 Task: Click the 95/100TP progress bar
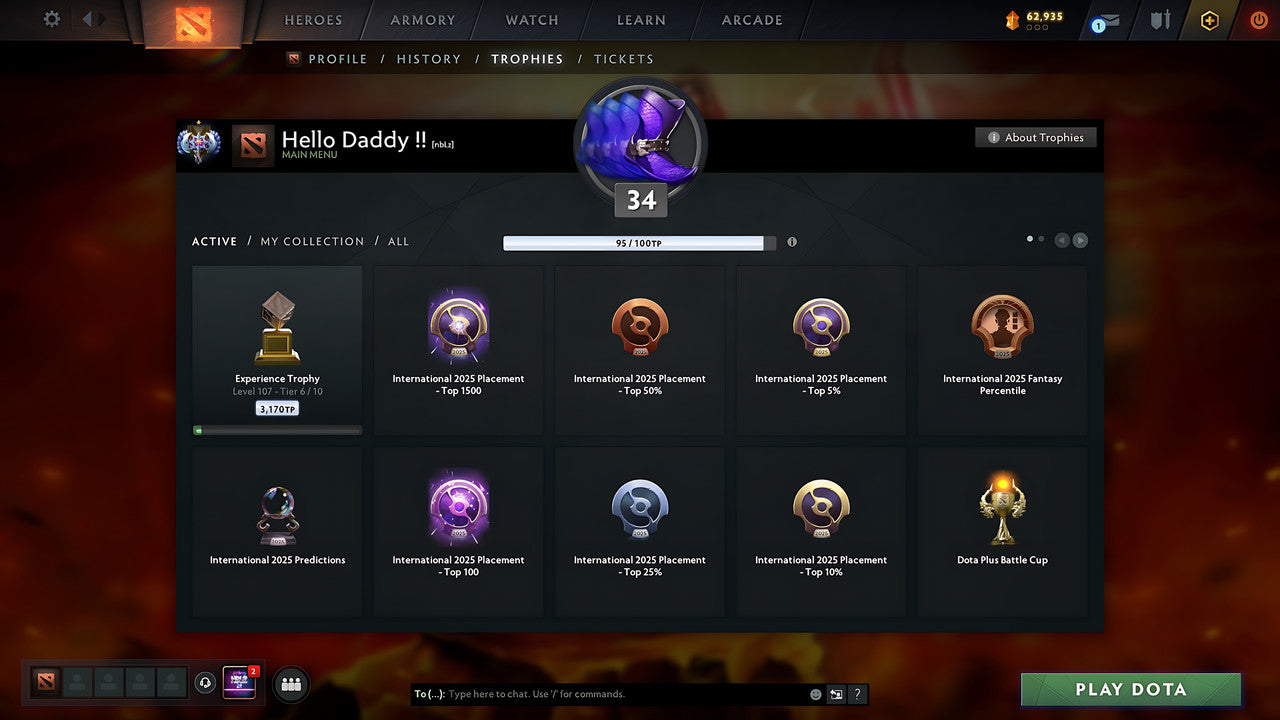click(636, 242)
